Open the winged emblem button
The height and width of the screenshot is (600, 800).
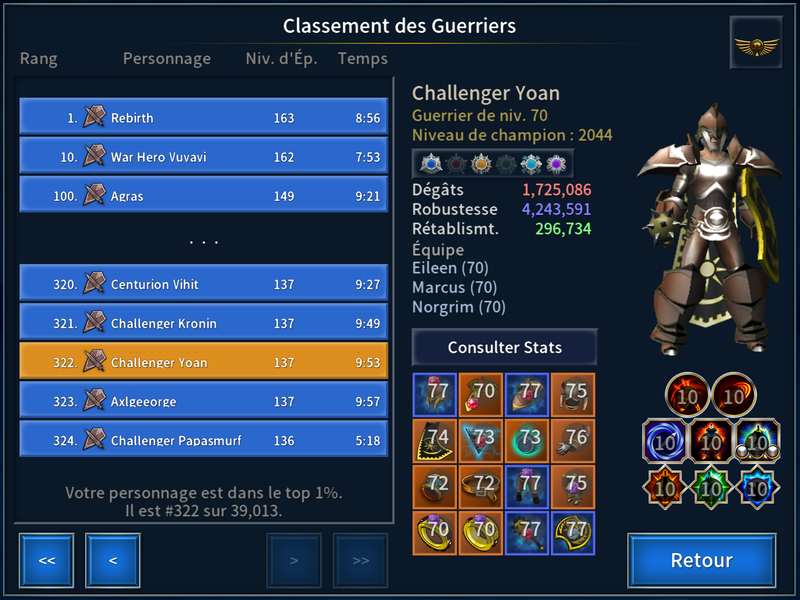tap(755, 43)
